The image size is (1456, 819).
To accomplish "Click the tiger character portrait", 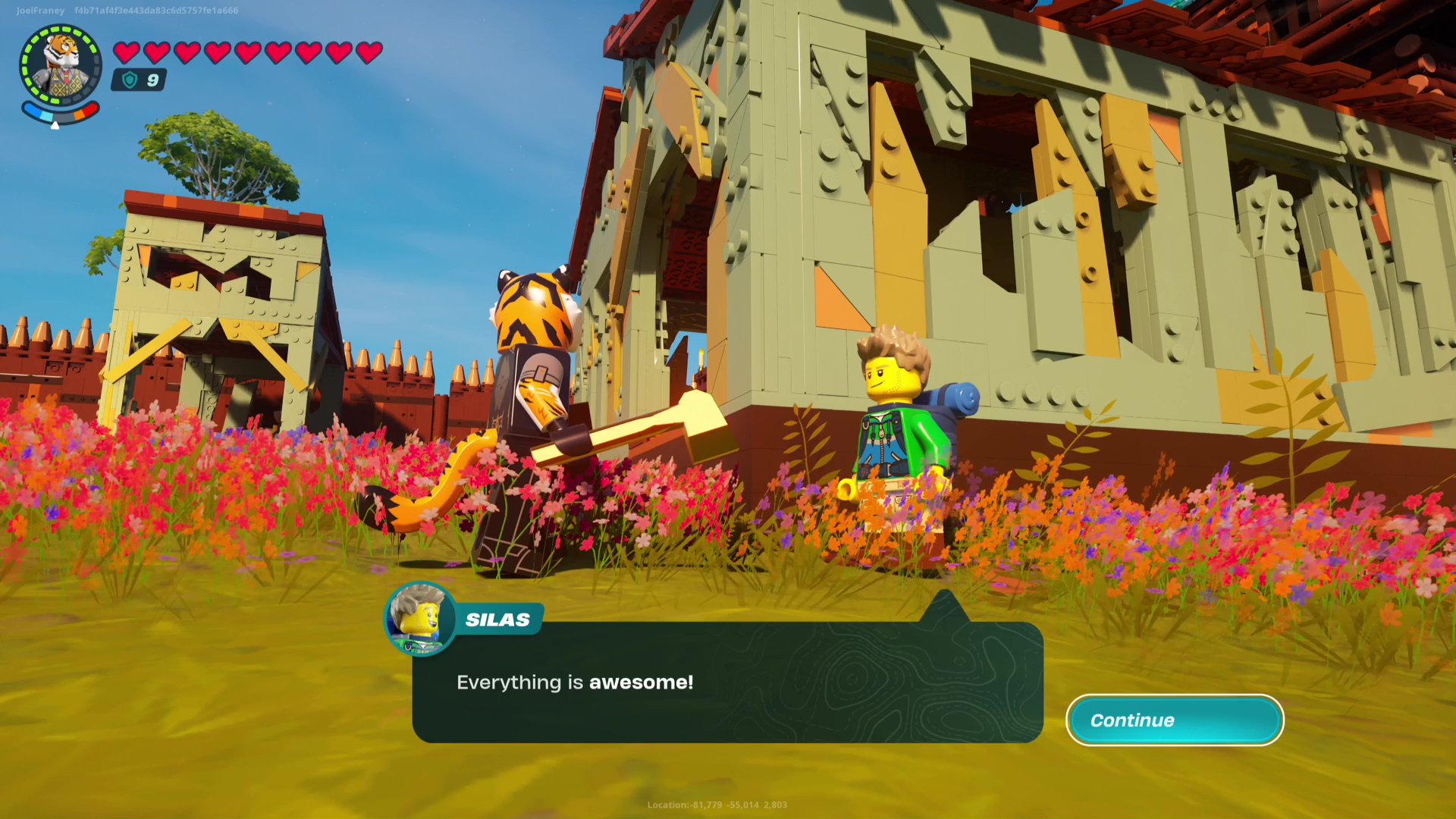I will (x=61, y=65).
